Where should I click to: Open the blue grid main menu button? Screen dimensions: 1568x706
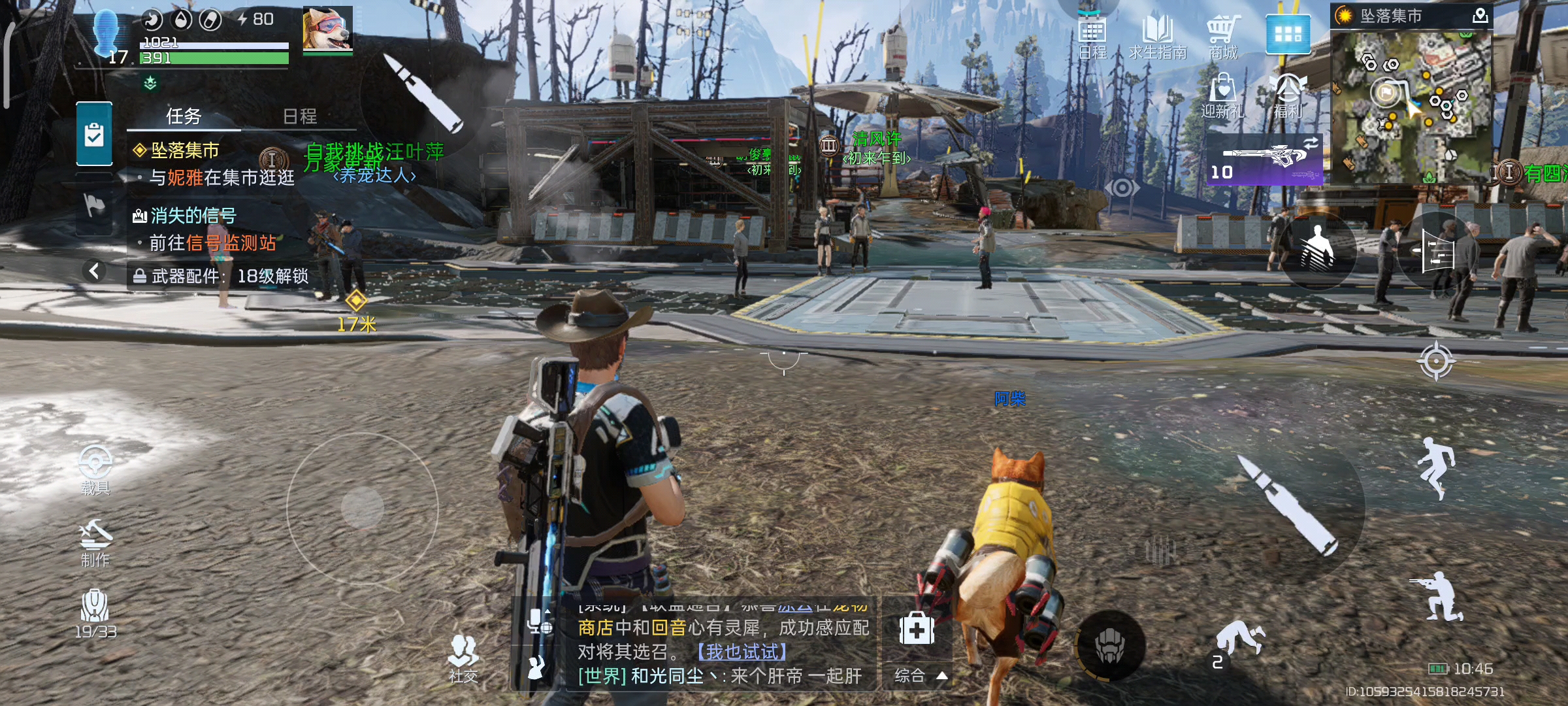click(1288, 34)
